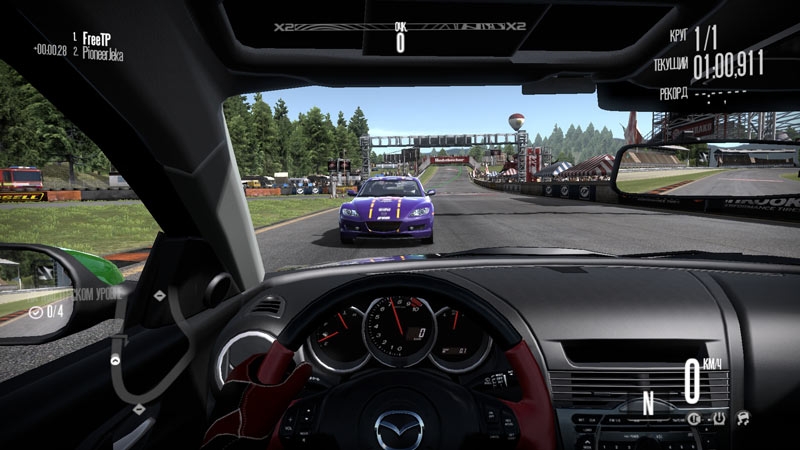Click the checkmark objective tracker icon
The height and width of the screenshot is (450, 800).
click(x=36, y=312)
